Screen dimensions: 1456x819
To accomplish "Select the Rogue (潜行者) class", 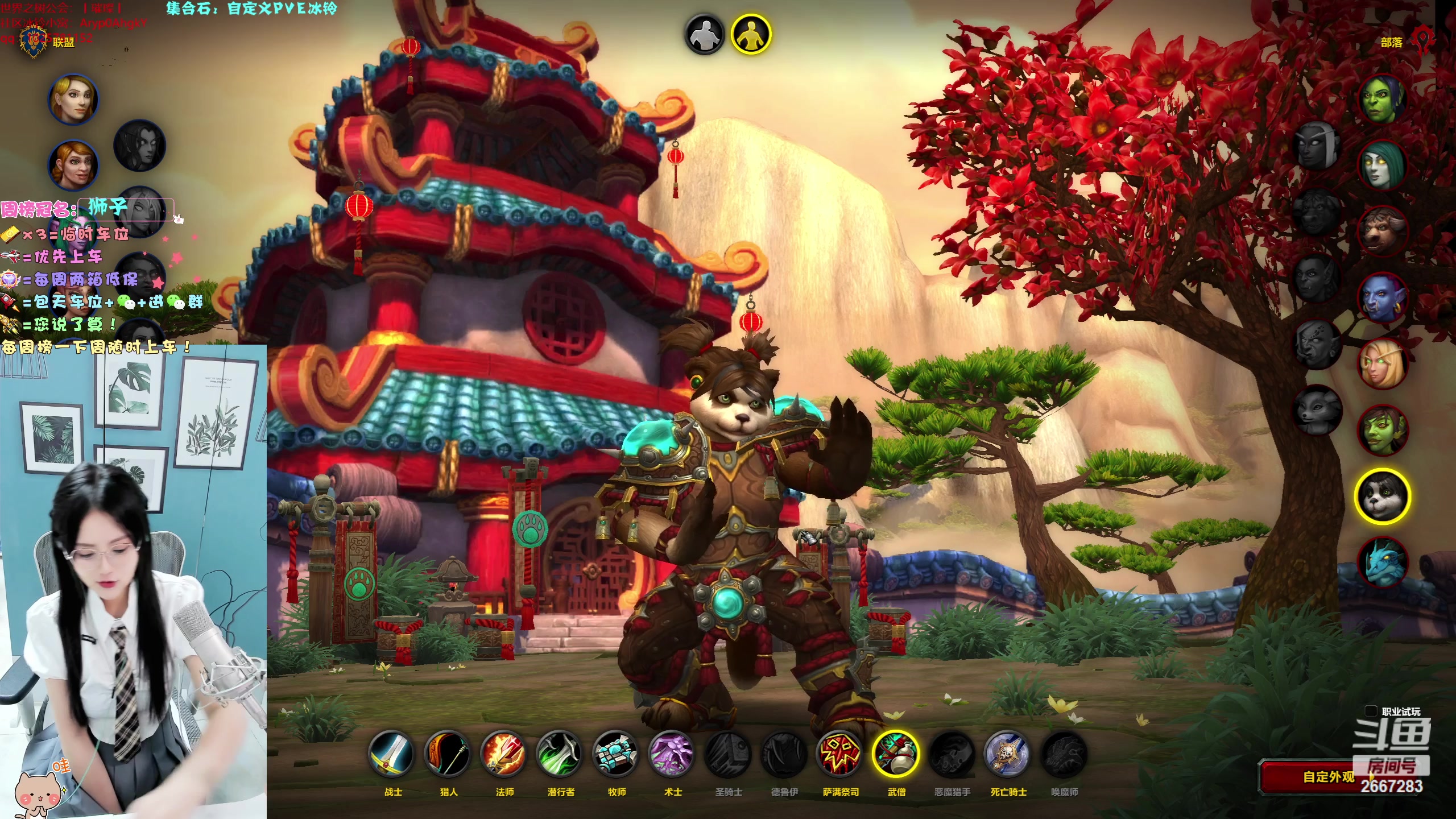I will [x=560, y=754].
